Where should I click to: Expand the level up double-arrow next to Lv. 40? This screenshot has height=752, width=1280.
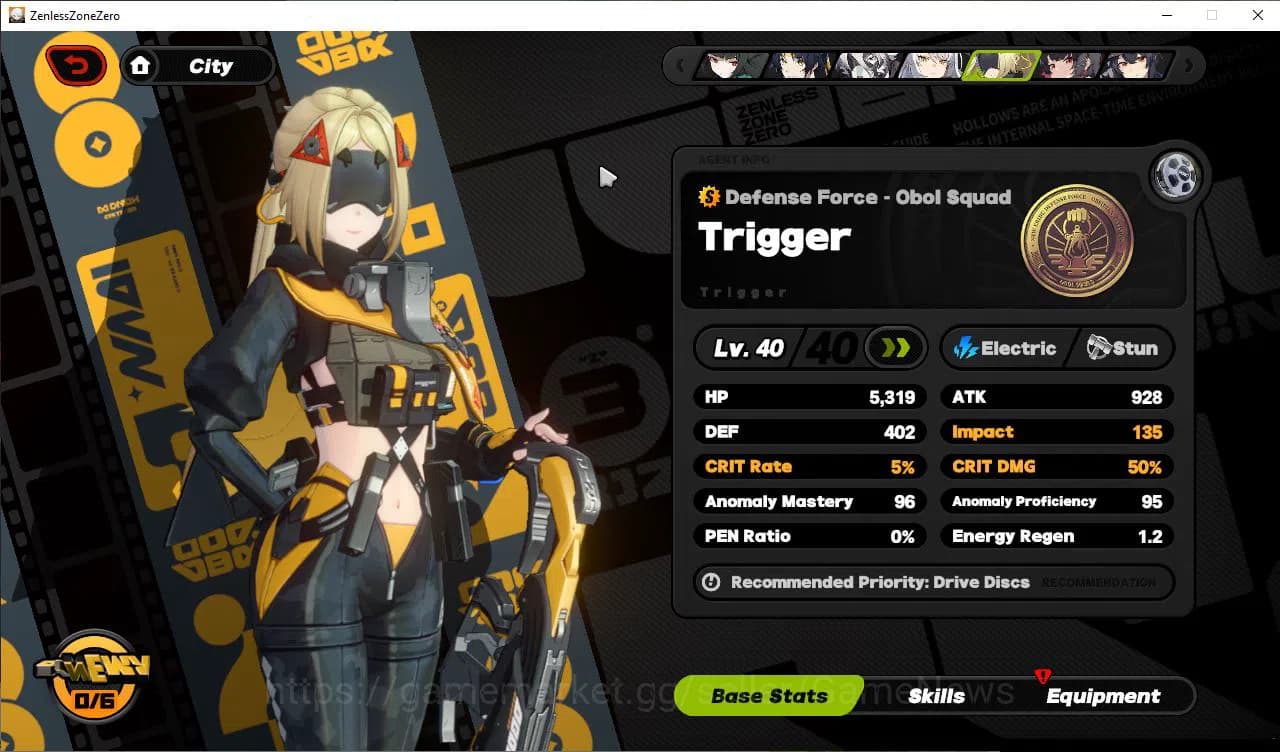(x=895, y=347)
